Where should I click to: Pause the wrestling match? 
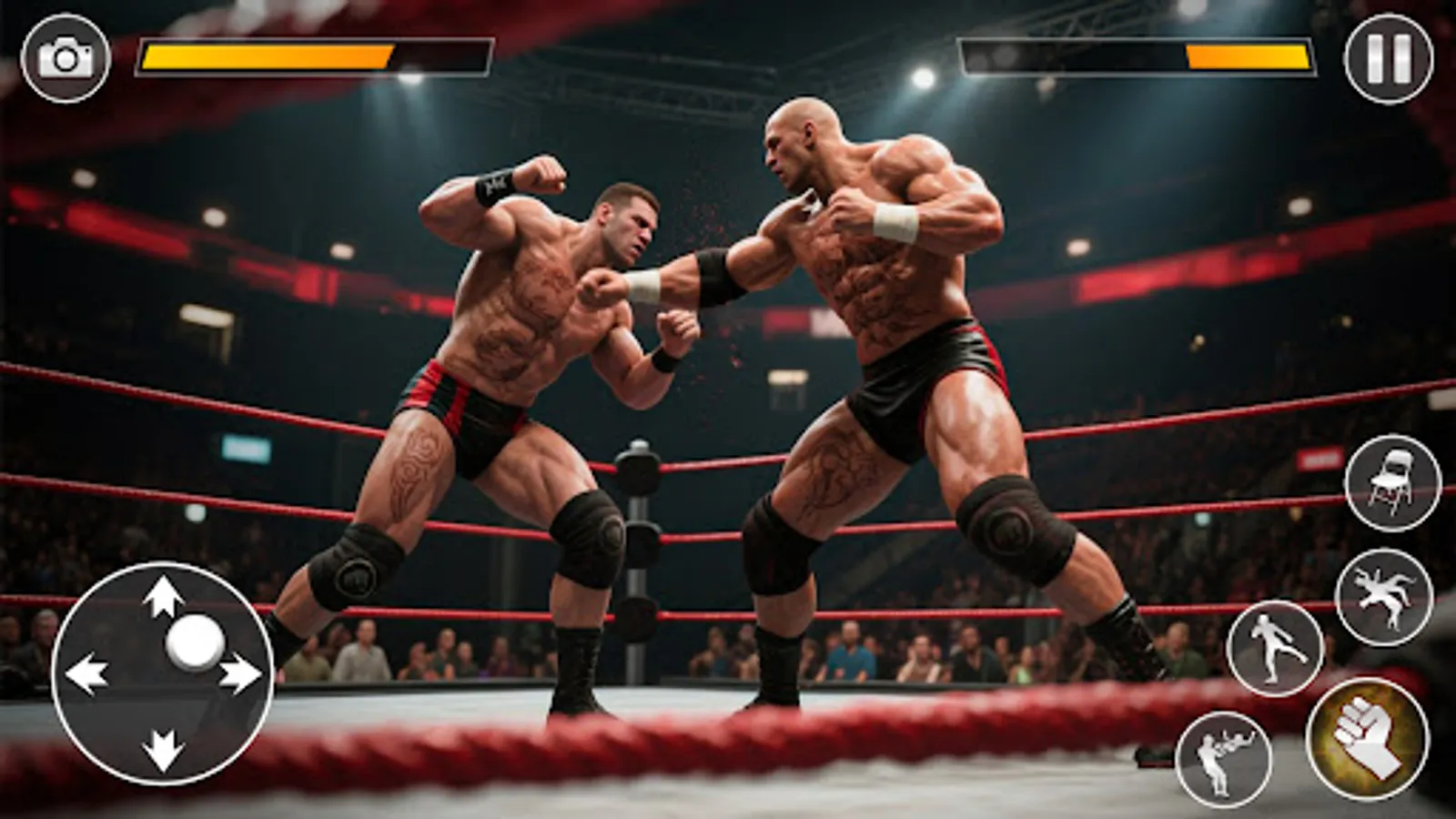pyautogui.click(x=1387, y=56)
